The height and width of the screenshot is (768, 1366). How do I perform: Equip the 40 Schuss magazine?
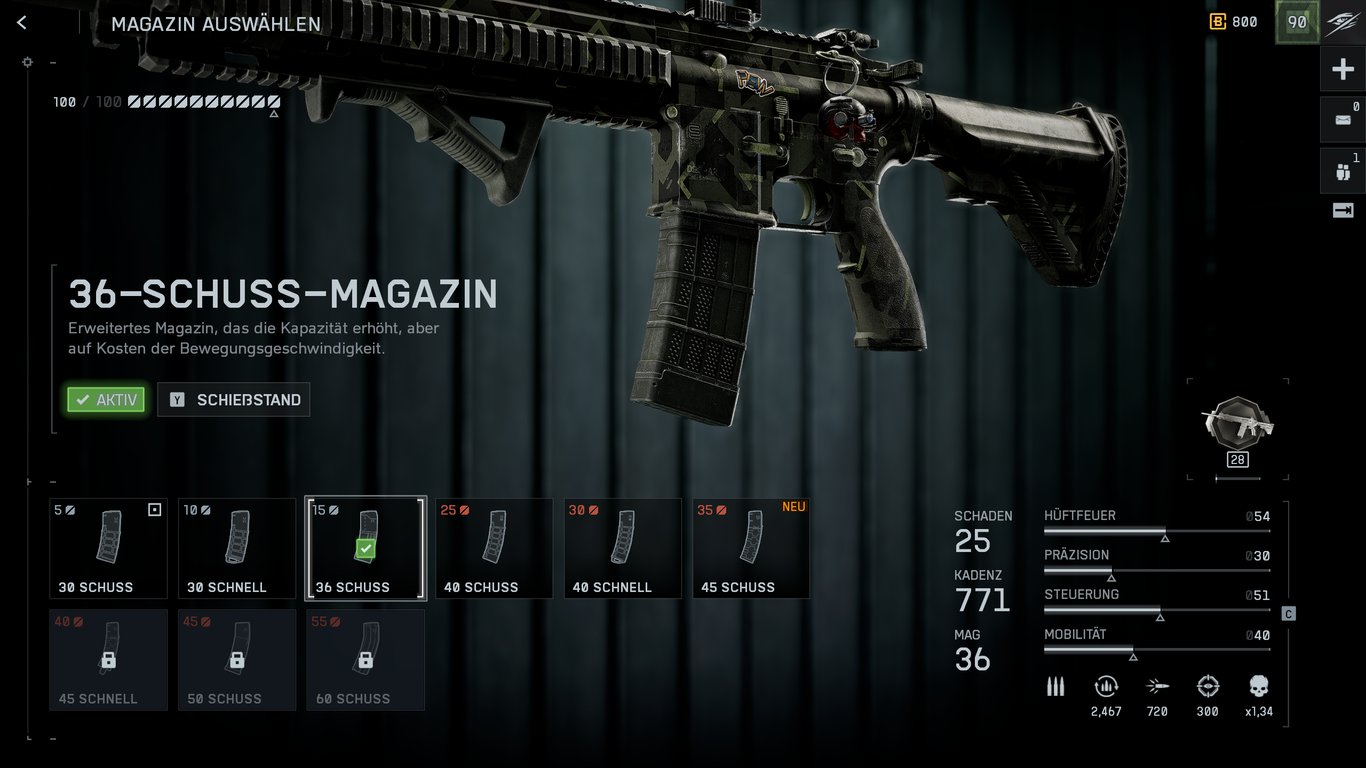click(x=494, y=548)
